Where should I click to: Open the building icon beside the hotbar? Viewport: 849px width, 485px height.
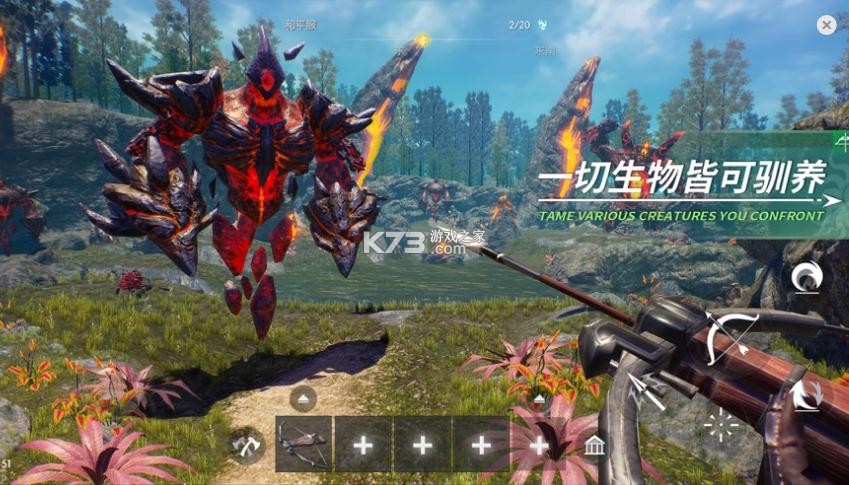click(595, 445)
